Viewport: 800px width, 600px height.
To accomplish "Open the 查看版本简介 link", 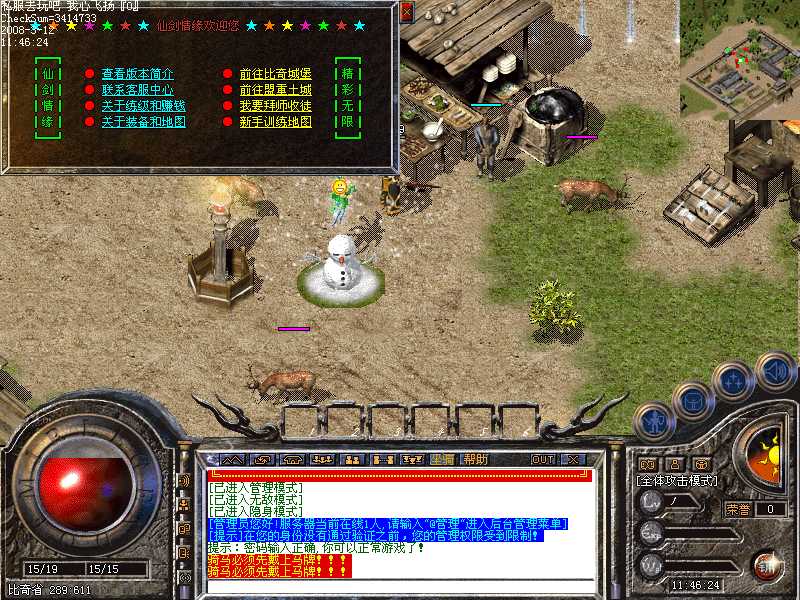I will click(137, 74).
